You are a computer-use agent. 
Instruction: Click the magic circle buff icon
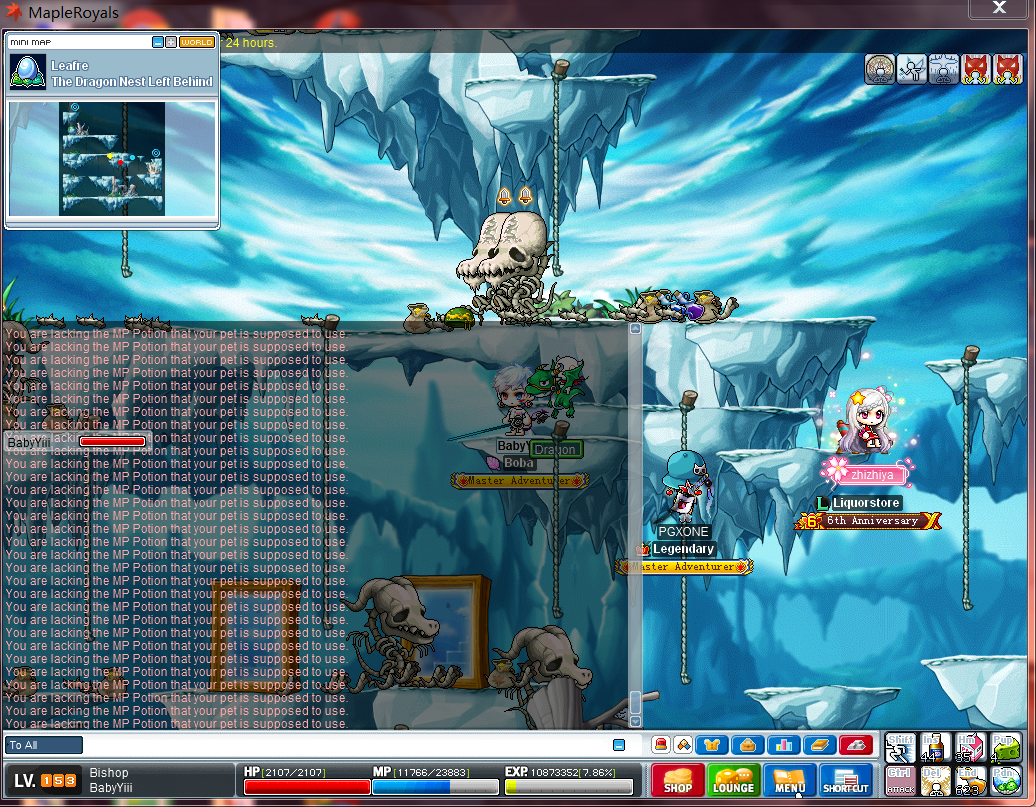click(x=880, y=68)
